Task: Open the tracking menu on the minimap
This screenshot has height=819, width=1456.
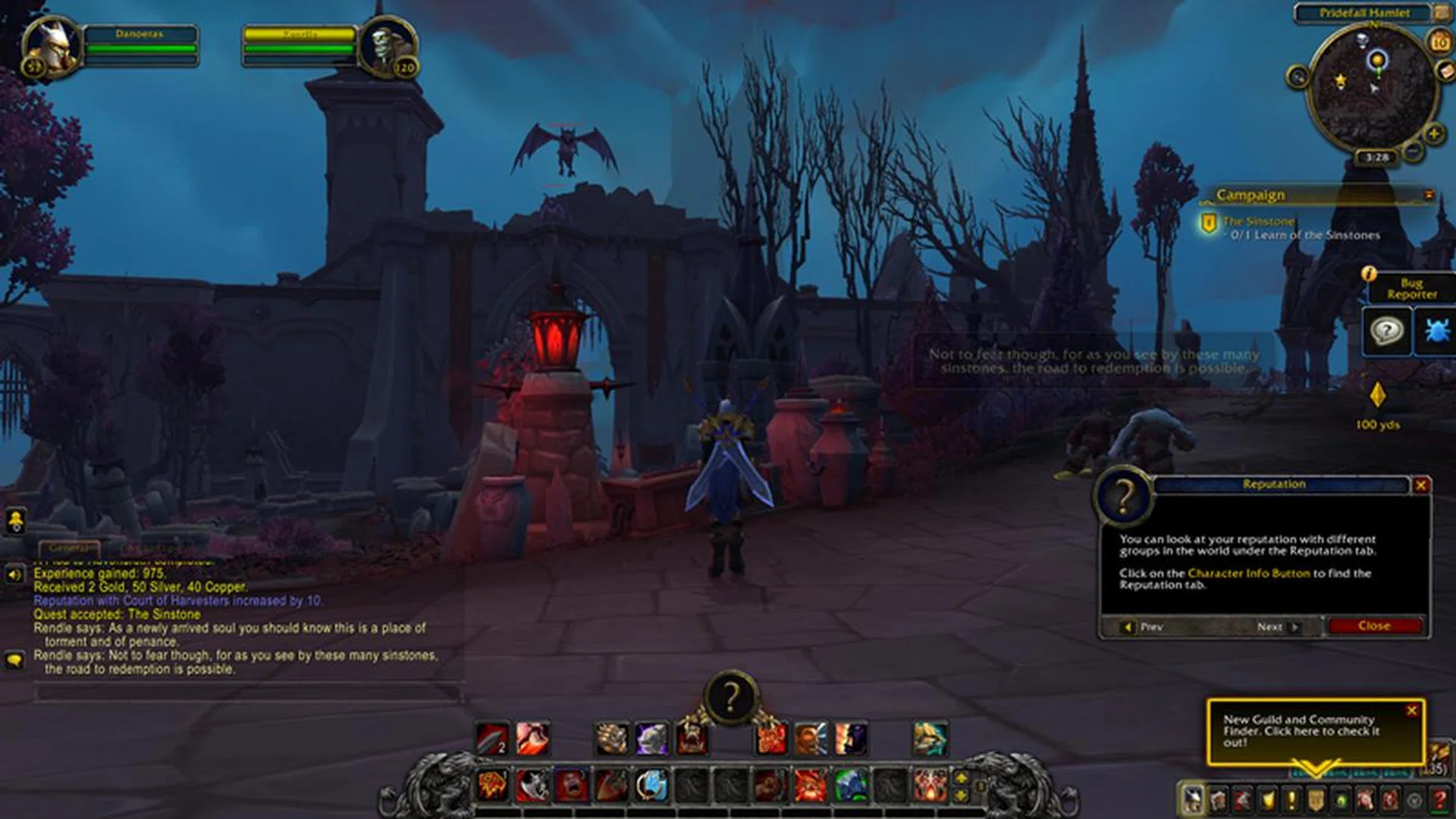Action: tap(1297, 76)
